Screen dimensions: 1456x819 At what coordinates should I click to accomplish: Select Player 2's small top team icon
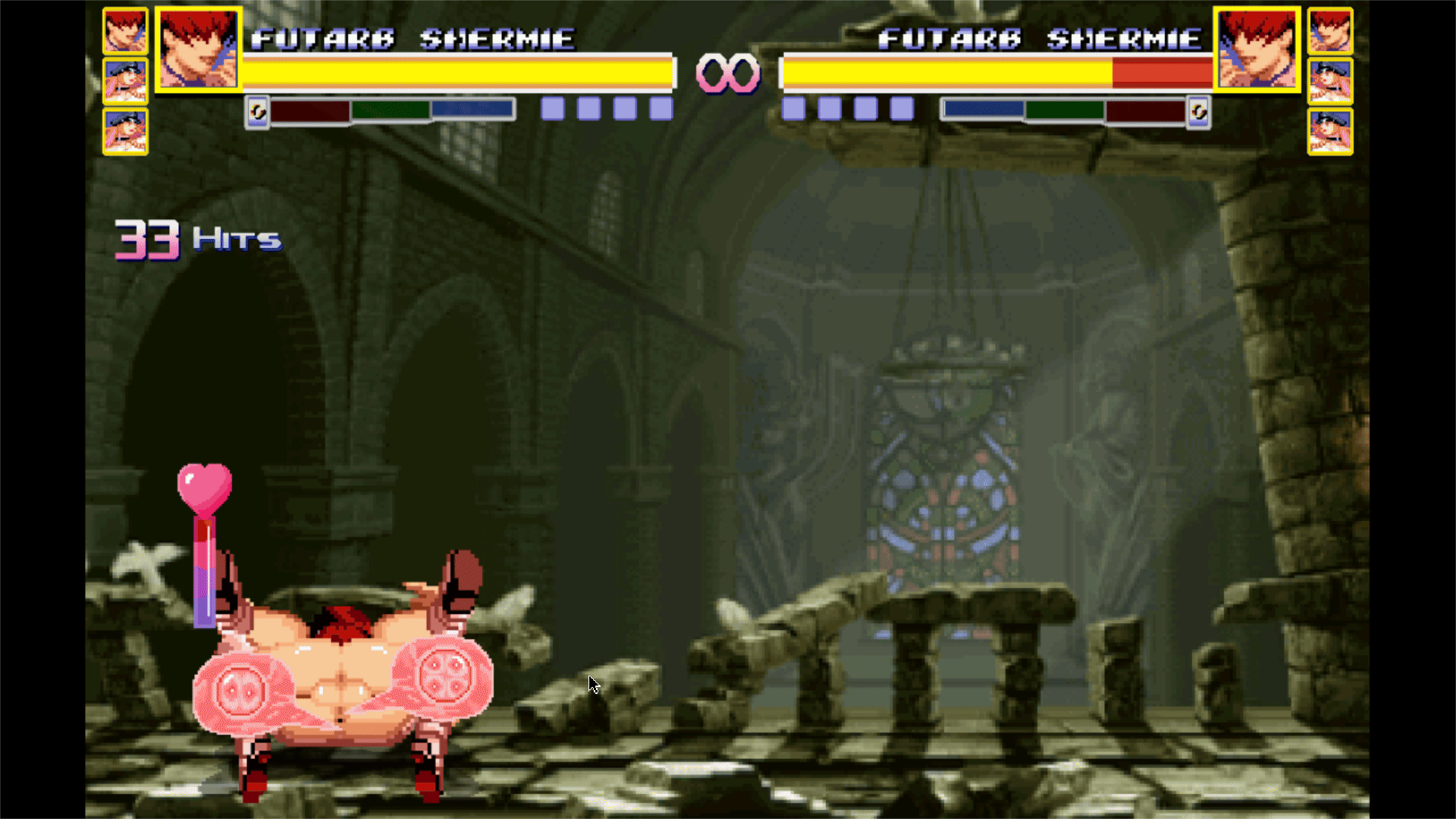click(1331, 32)
